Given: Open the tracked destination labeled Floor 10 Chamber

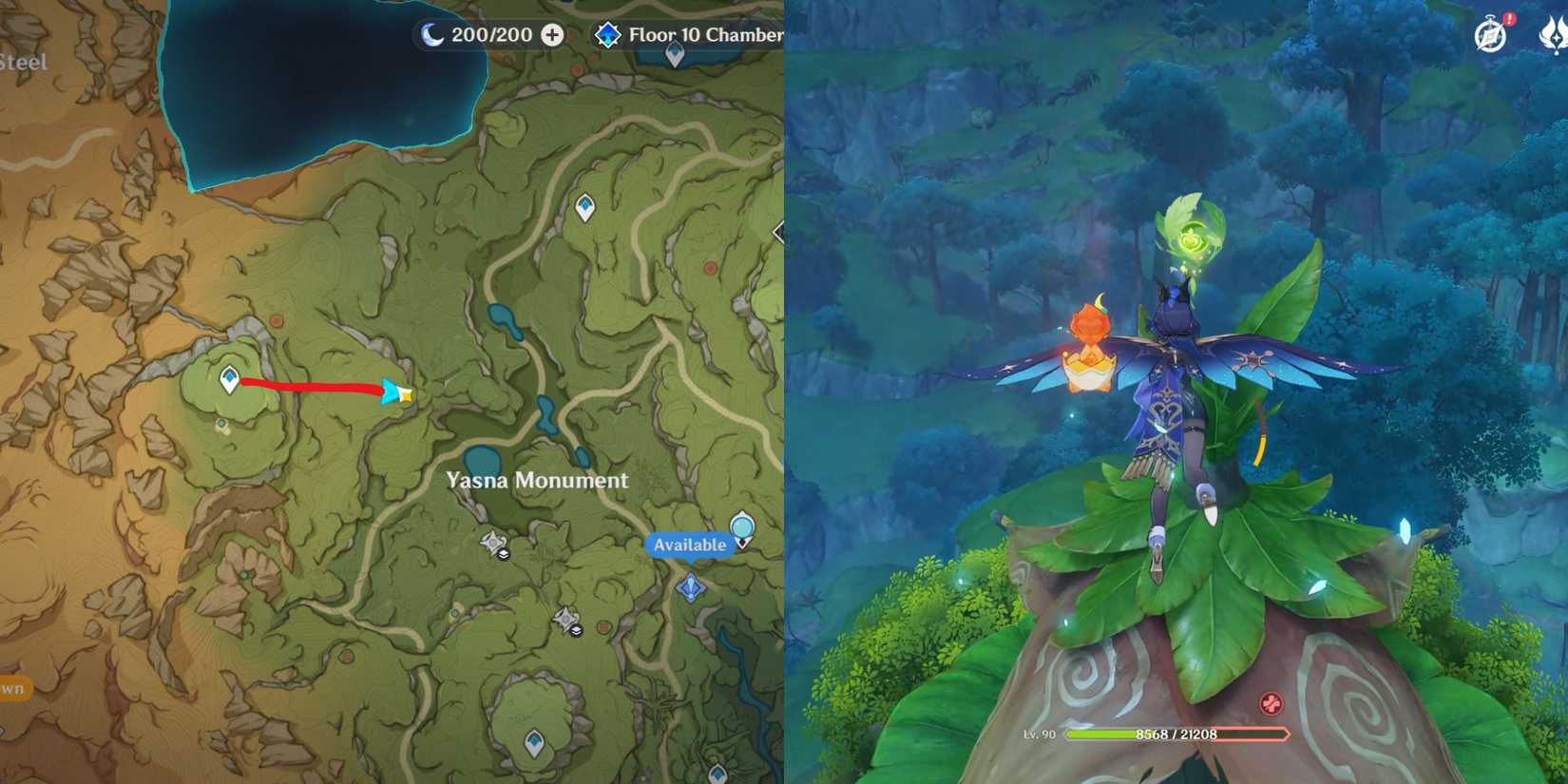Looking at the screenshot, I should coord(703,34).
